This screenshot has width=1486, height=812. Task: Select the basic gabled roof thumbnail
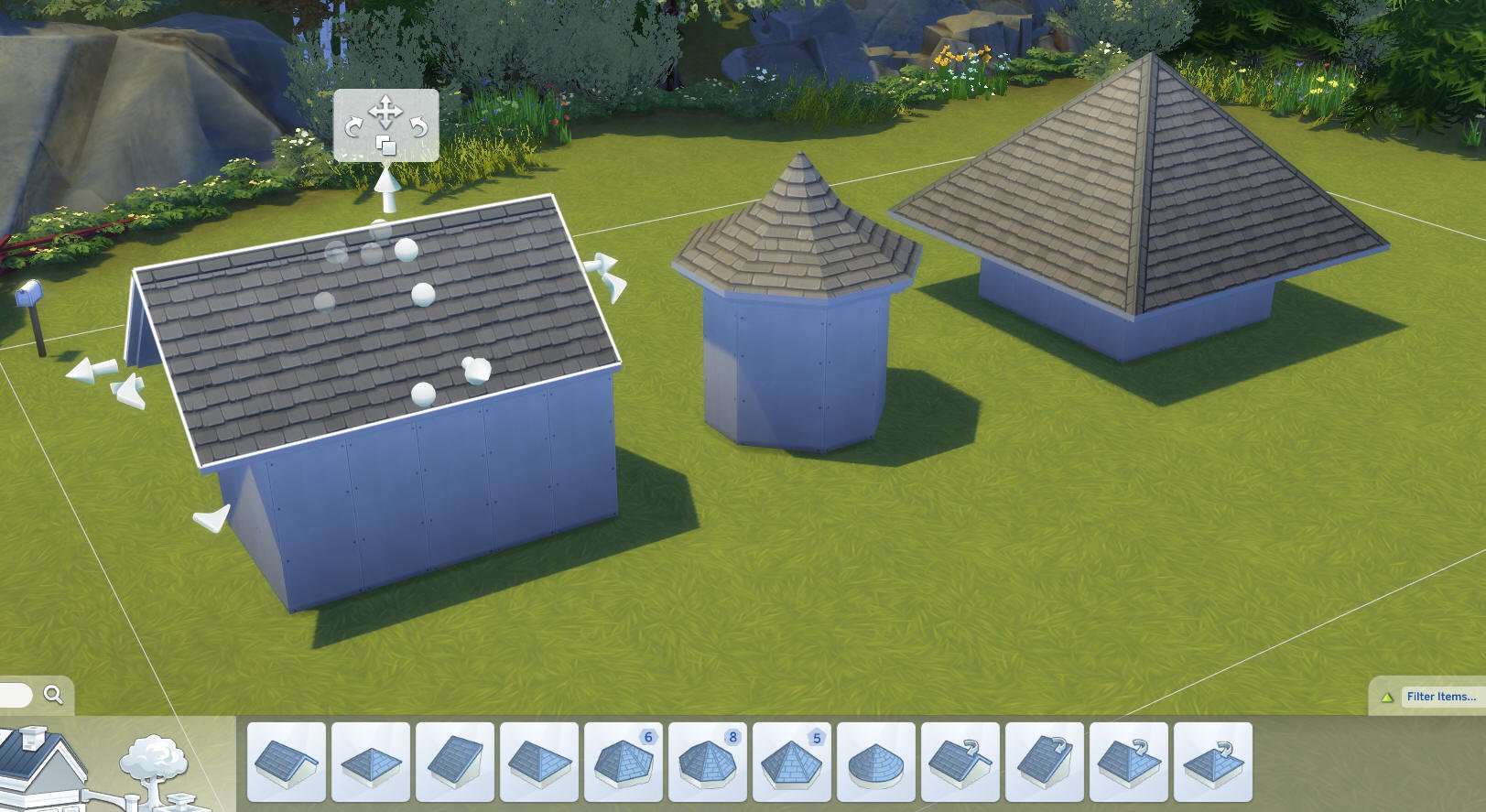coord(287,762)
